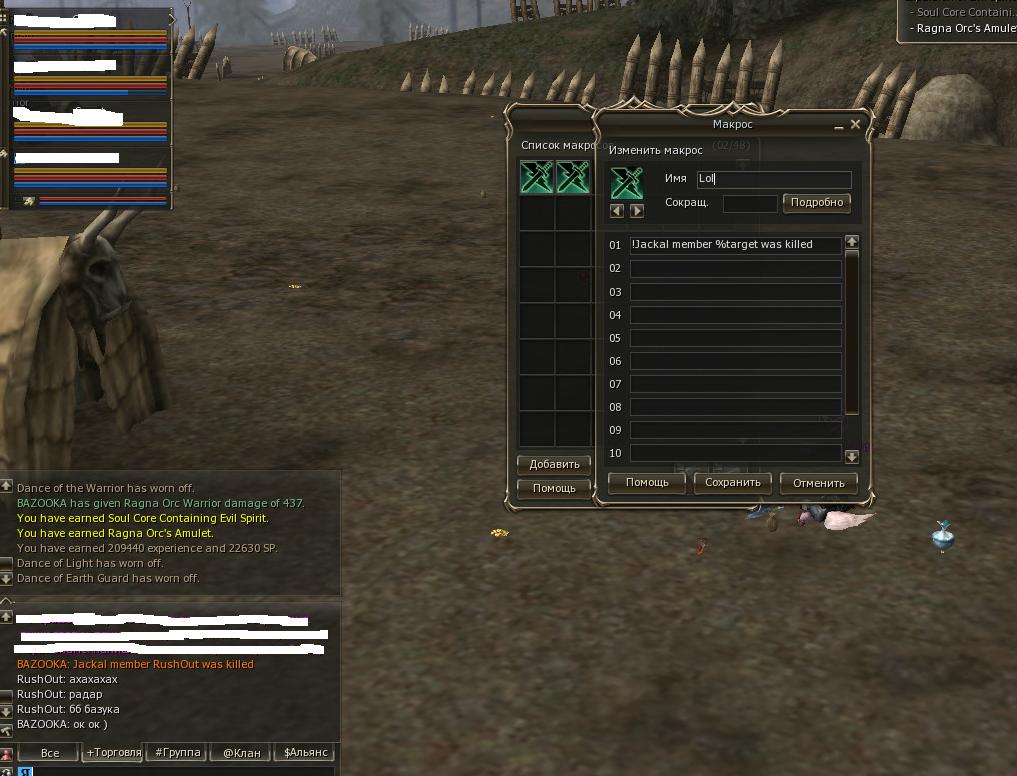
Task: Cancel macro editing with Отменить
Action: 819,482
